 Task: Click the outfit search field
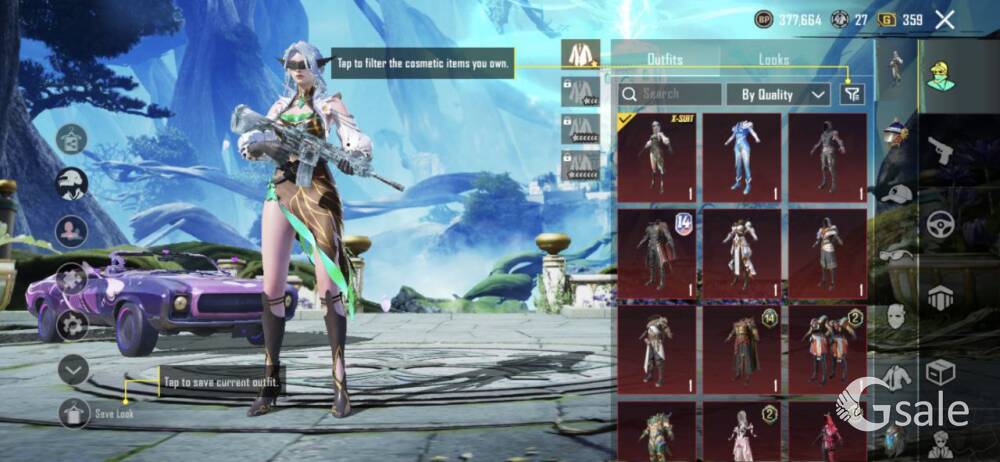click(670, 94)
